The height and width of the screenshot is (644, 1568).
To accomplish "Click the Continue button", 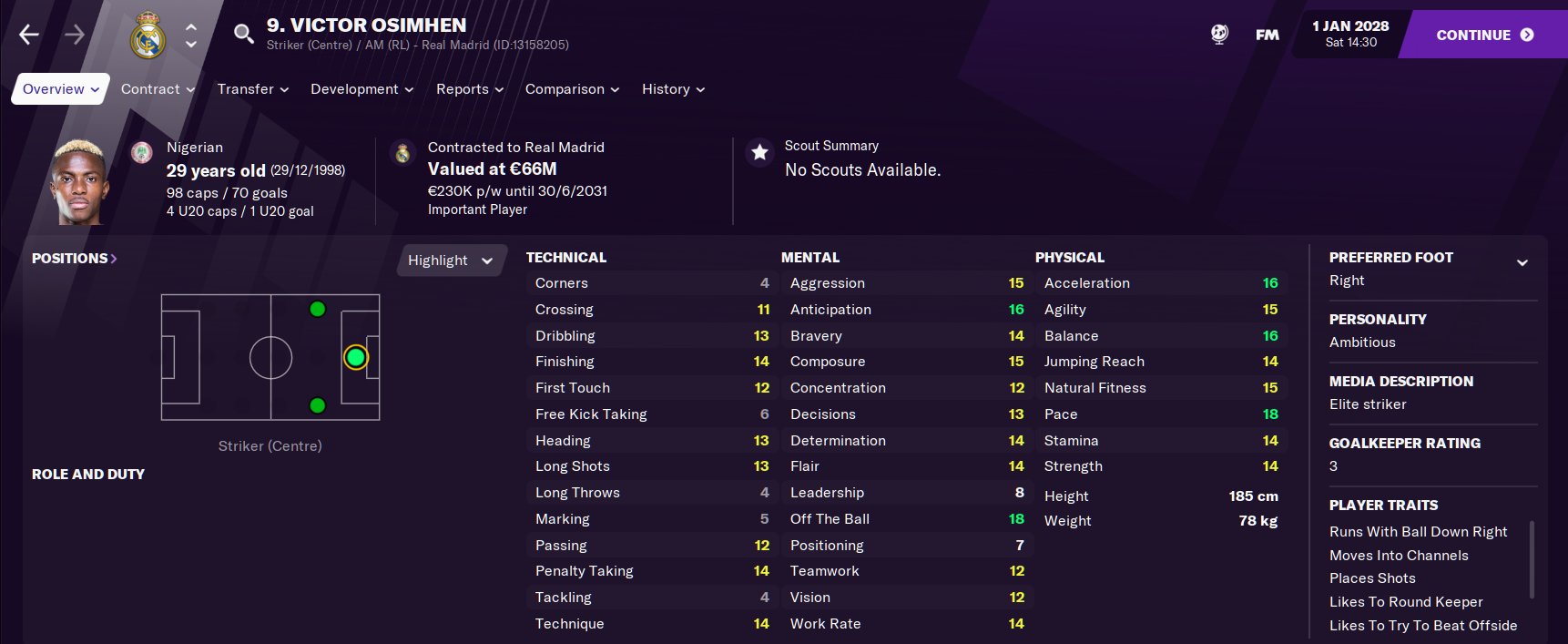I will [x=1484, y=35].
